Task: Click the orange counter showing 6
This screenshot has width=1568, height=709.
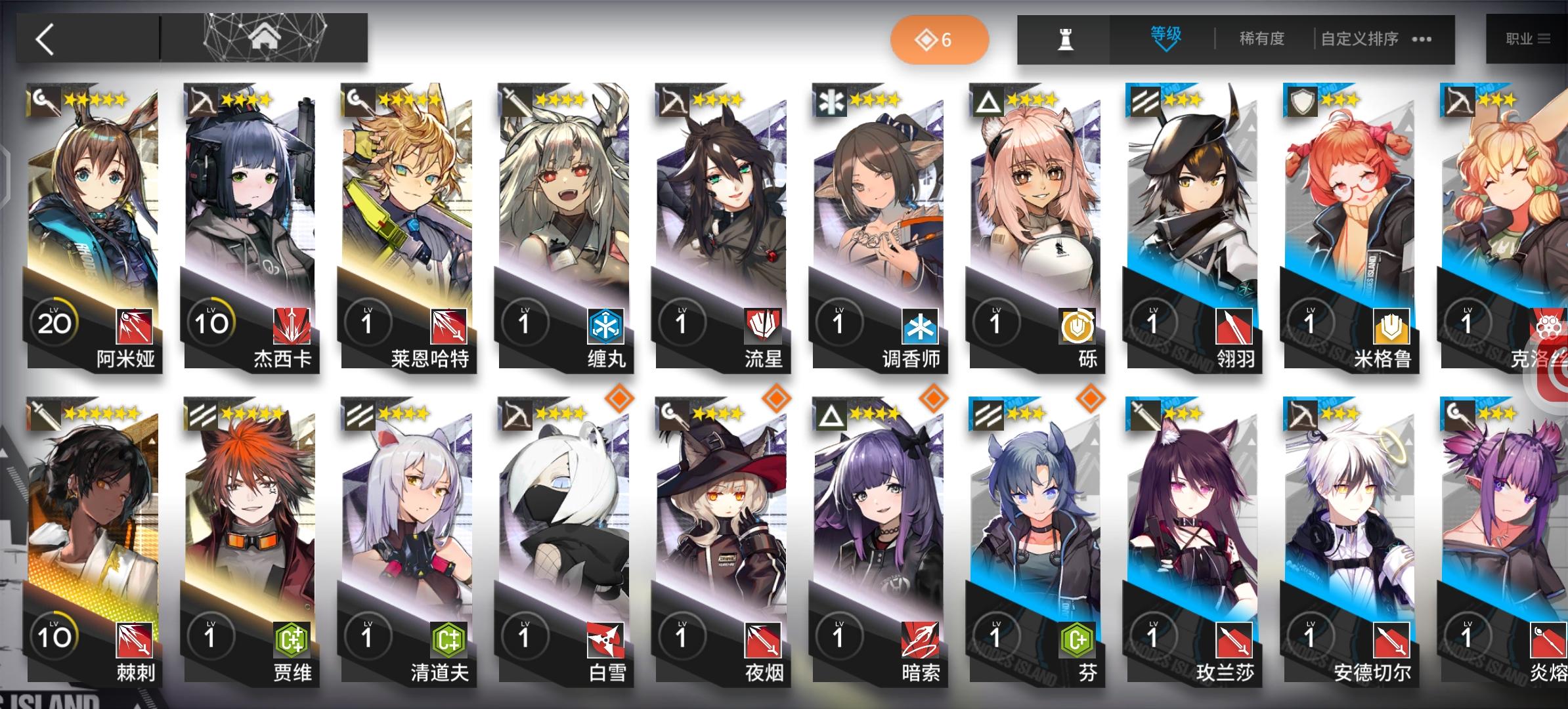Action: pyautogui.click(x=939, y=39)
